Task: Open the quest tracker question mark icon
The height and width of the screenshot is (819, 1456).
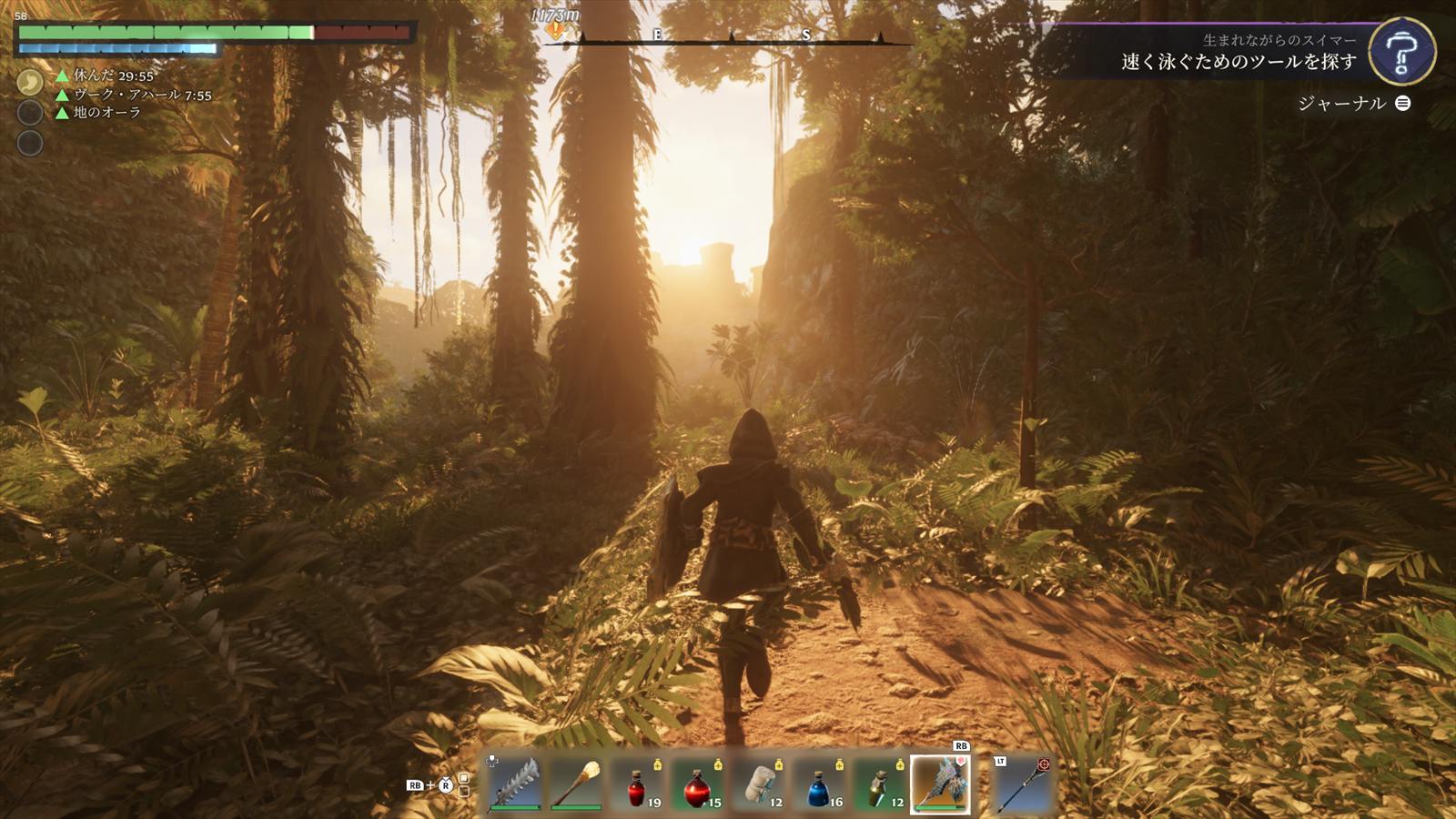Action: [1401, 52]
